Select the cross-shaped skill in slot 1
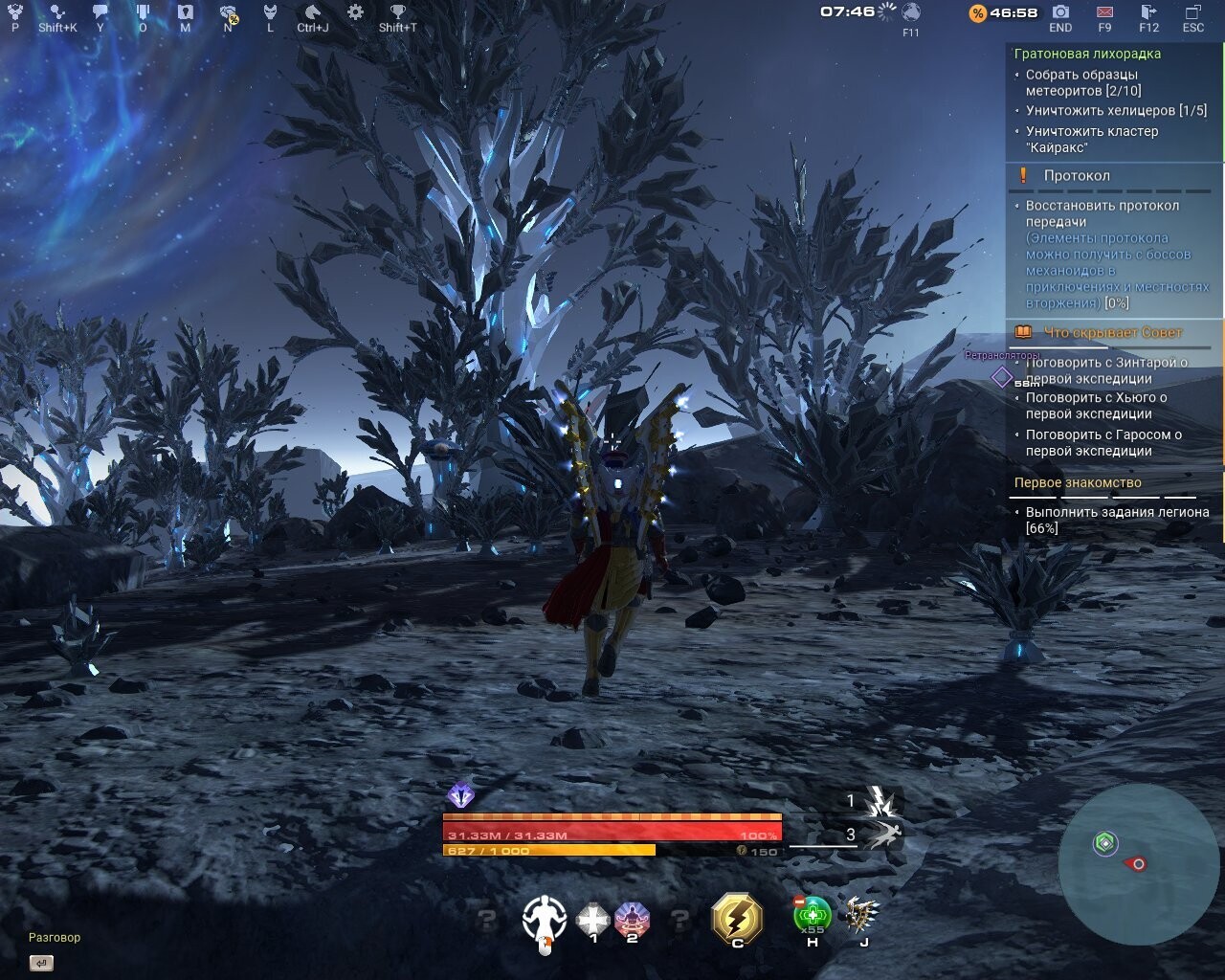Viewport: 1225px width, 980px height. [x=593, y=919]
